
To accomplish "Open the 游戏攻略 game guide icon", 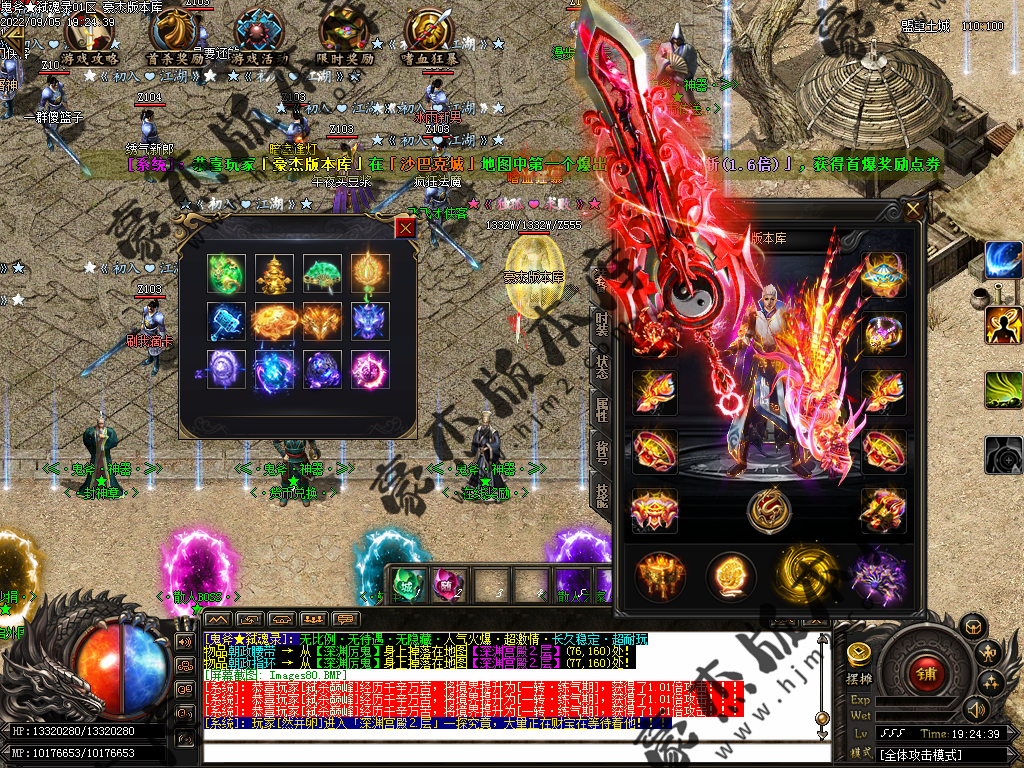I will [88, 38].
